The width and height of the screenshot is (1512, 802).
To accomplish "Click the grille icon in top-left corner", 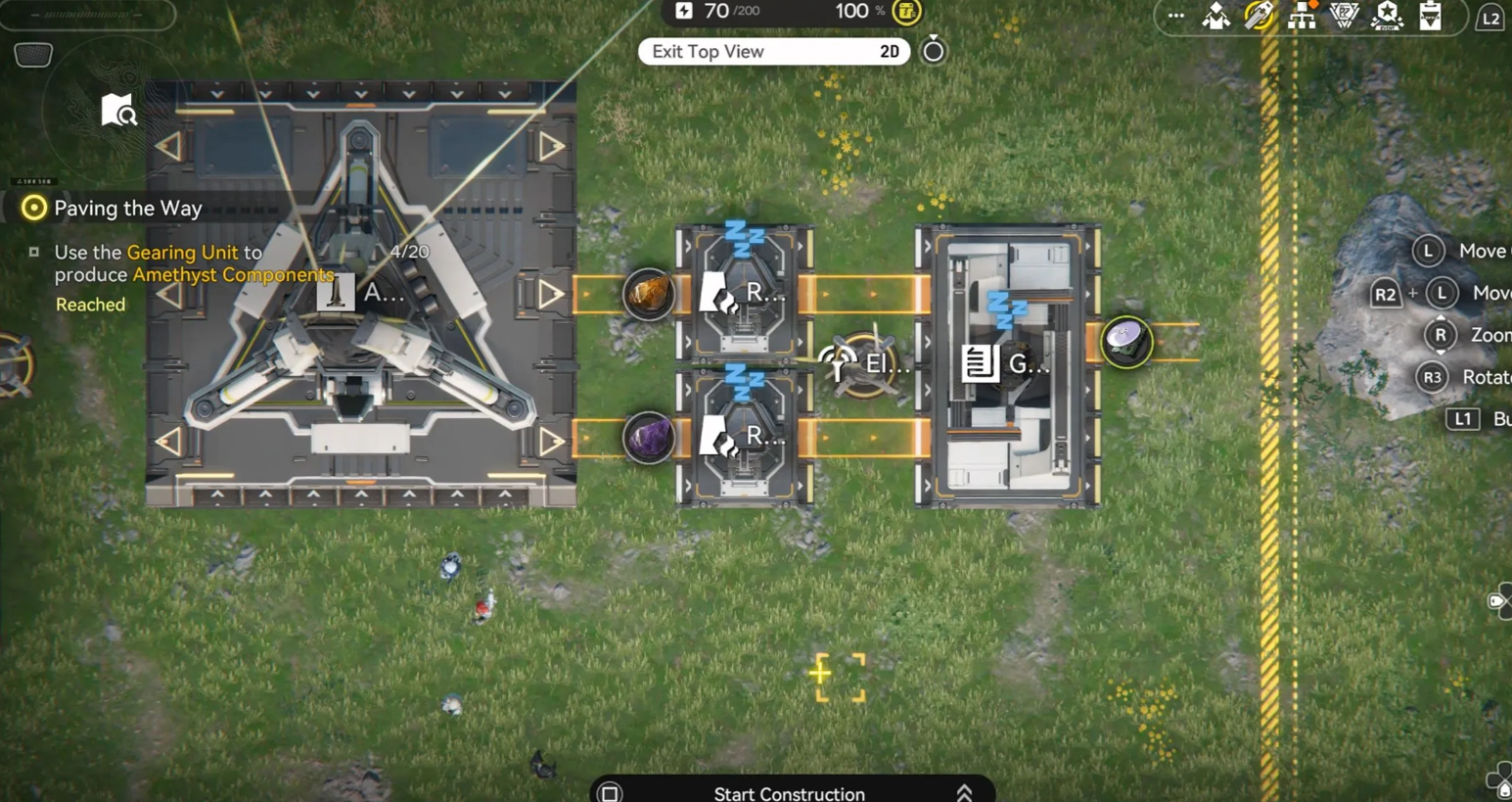I will pyautogui.click(x=33, y=55).
